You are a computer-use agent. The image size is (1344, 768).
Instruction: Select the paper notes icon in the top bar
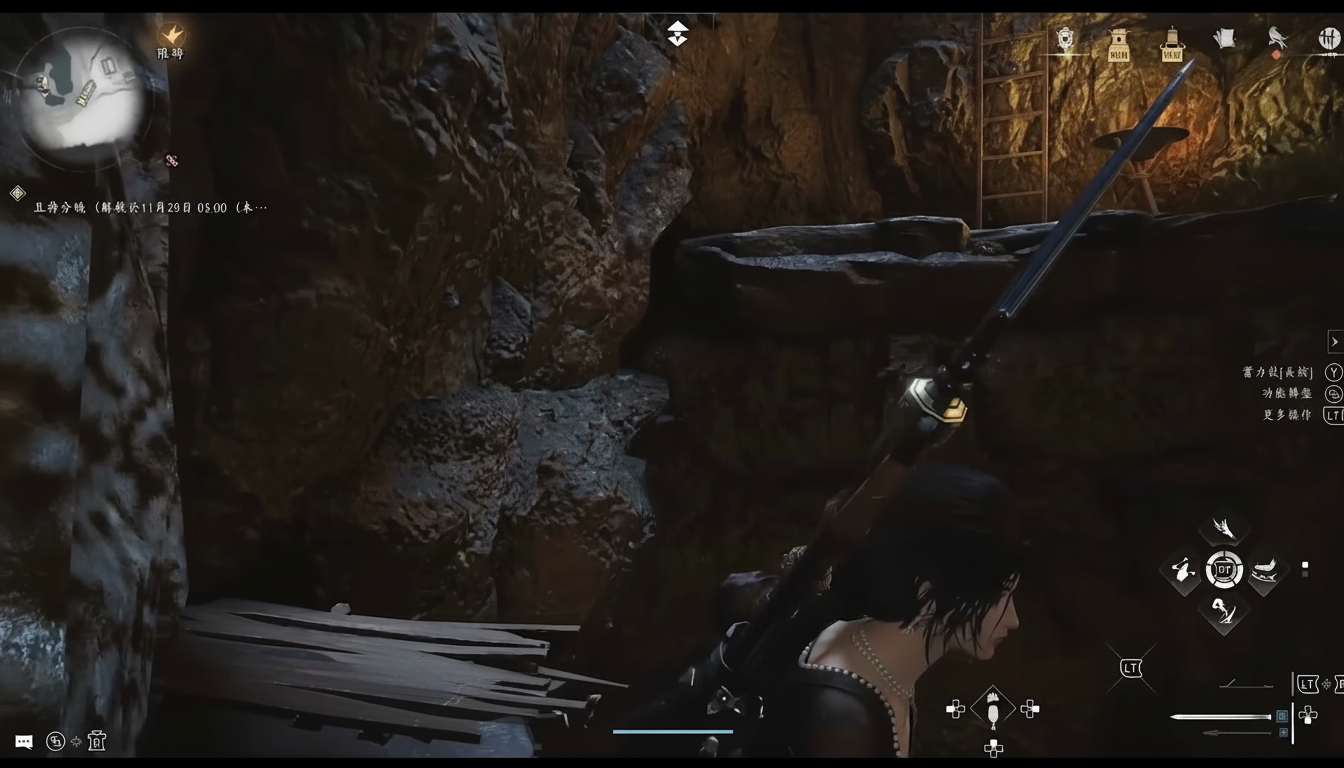point(1225,38)
